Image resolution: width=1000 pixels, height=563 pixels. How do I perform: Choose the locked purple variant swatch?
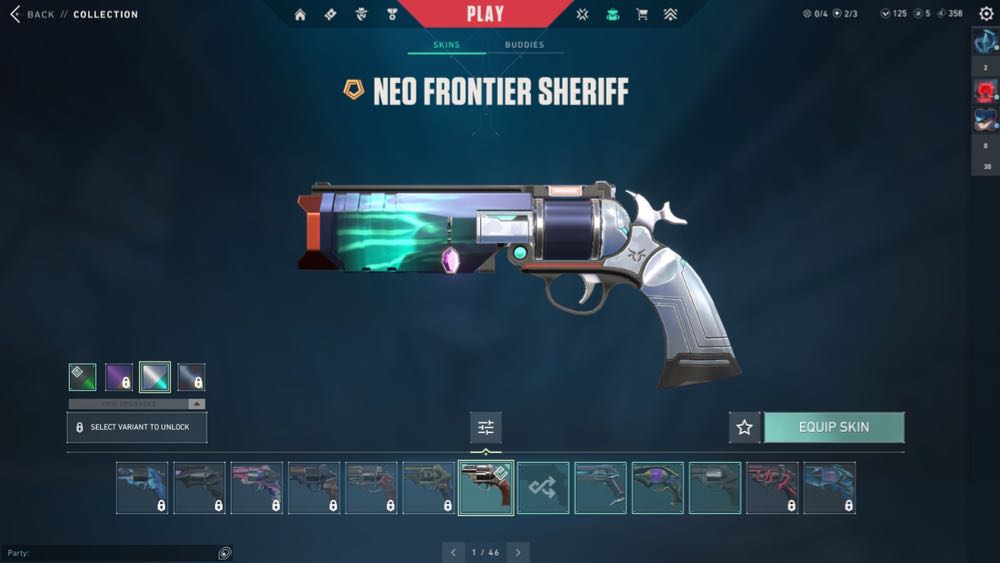click(x=119, y=377)
